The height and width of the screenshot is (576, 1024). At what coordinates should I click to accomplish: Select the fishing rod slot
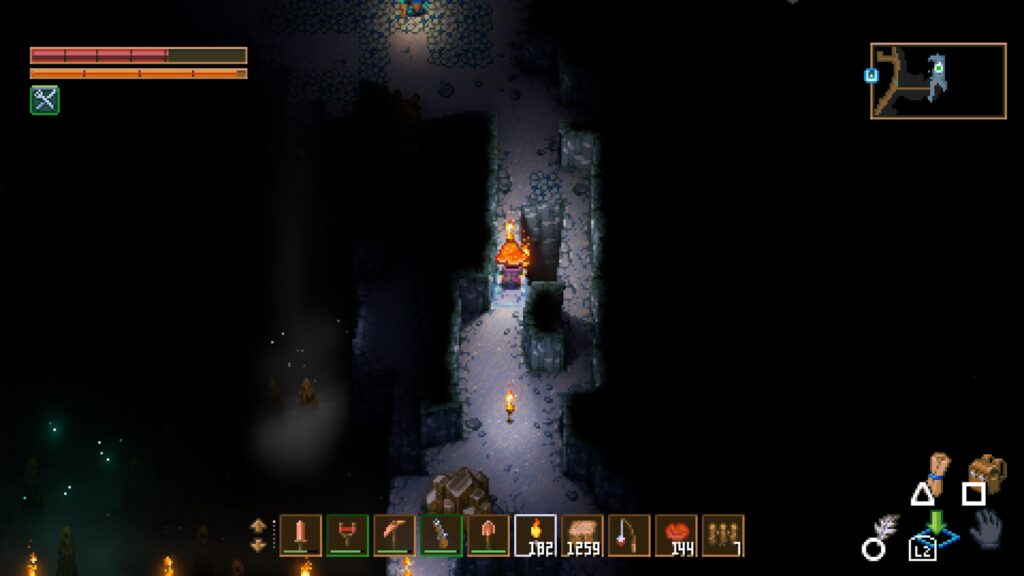pyautogui.click(x=629, y=535)
